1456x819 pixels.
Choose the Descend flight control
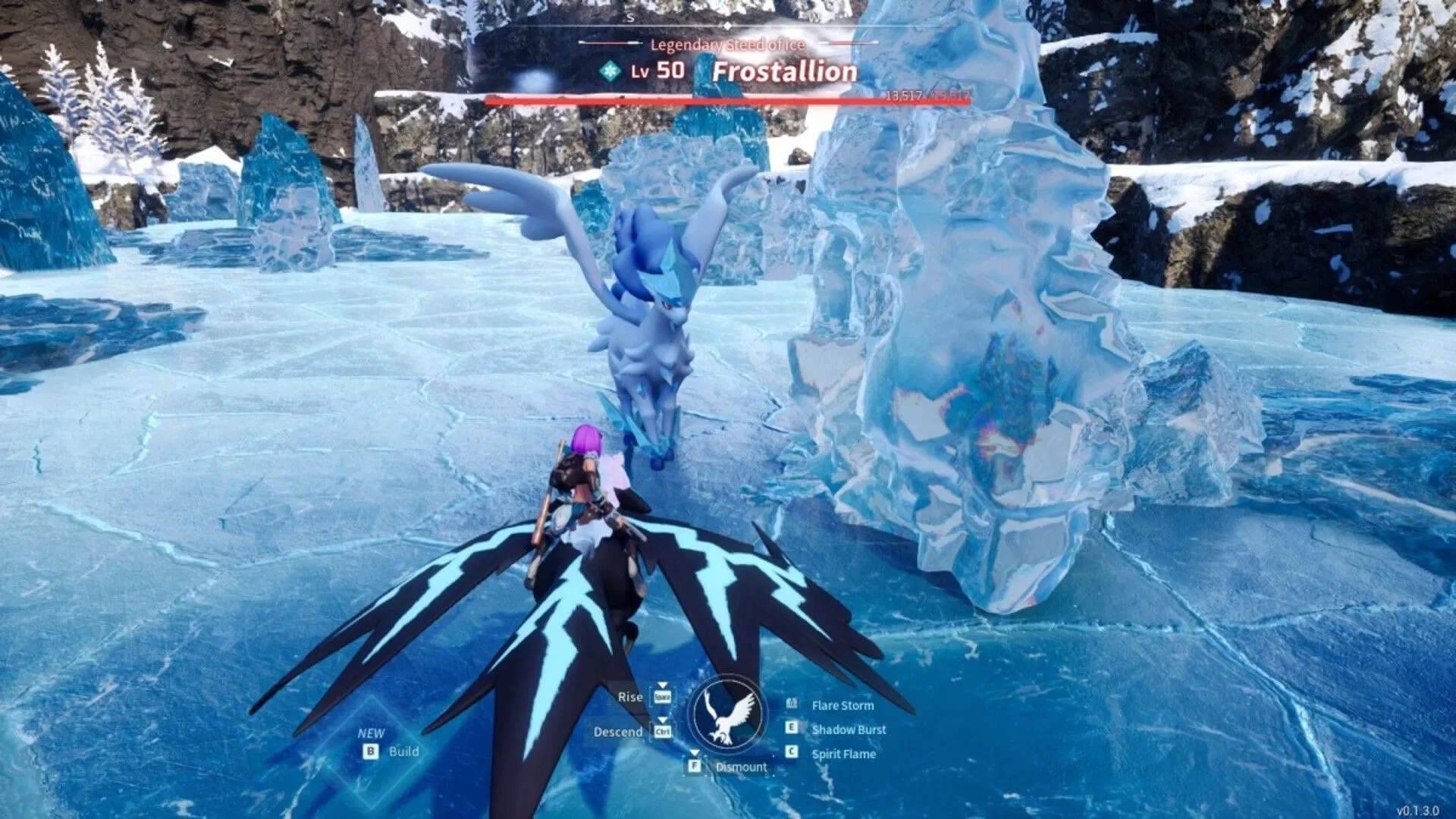[618, 732]
